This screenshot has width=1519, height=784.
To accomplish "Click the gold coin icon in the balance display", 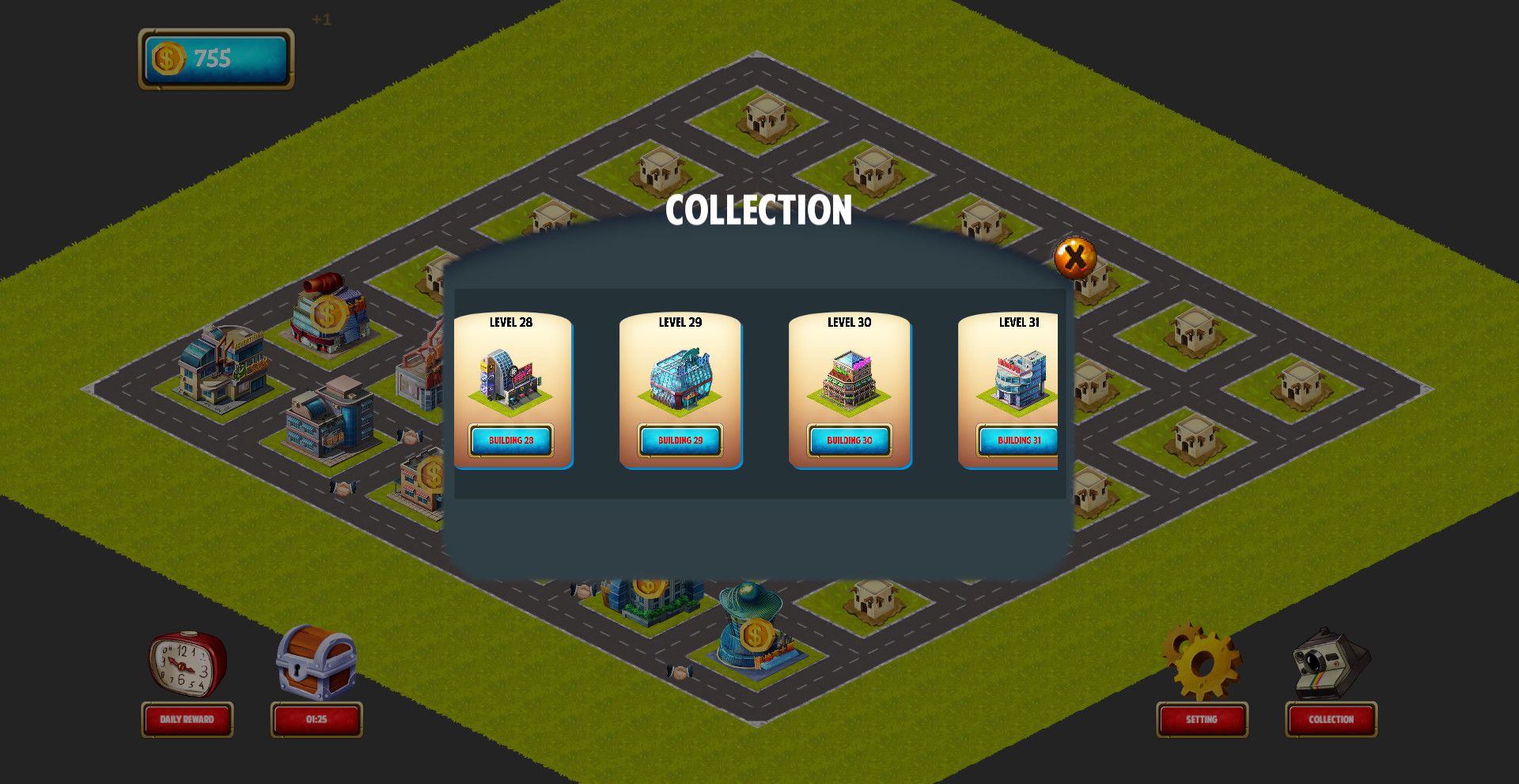I will tap(168, 57).
